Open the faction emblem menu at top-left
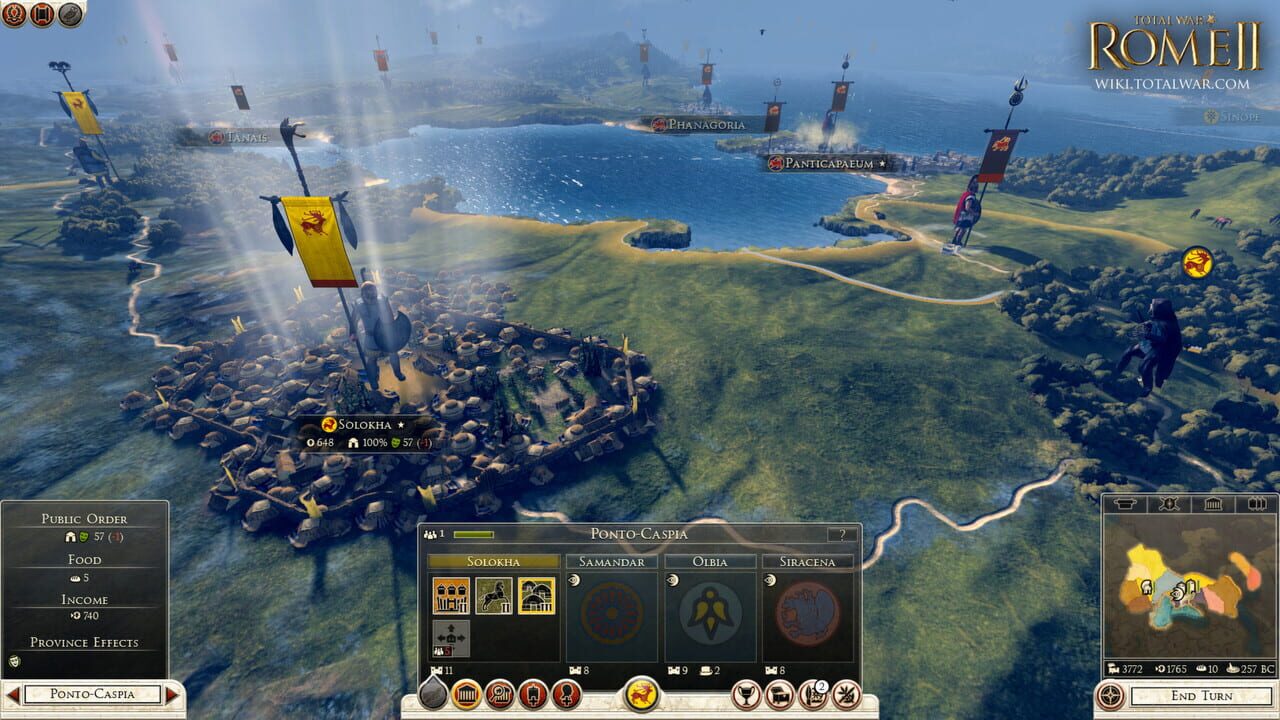 point(13,15)
